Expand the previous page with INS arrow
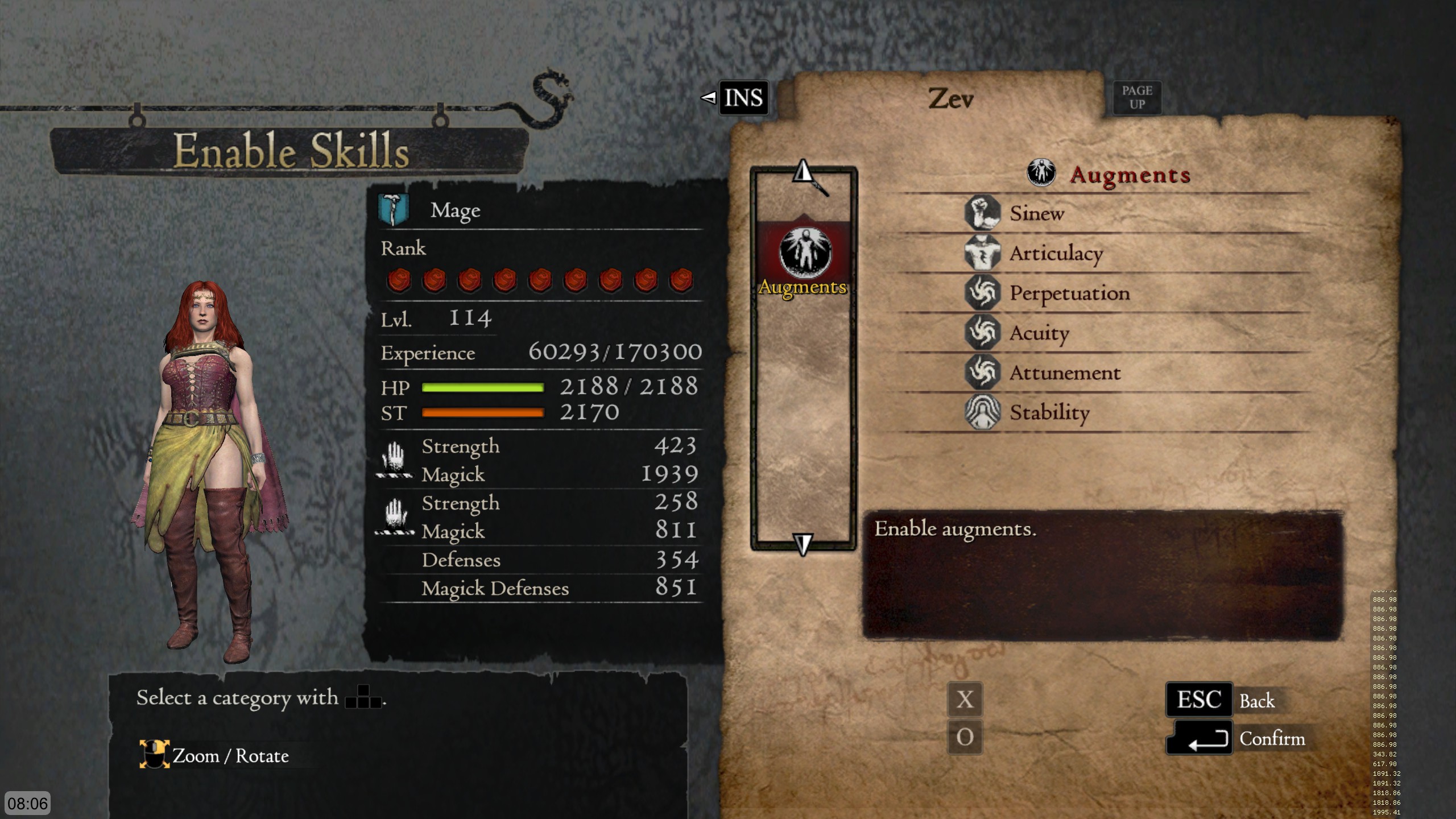 coord(710,98)
